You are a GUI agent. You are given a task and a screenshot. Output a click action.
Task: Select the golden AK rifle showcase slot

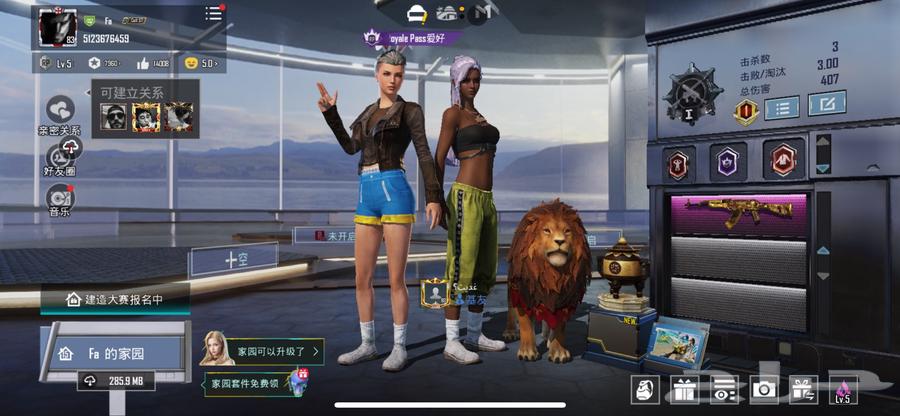pyautogui.click(x=738, y=213)
